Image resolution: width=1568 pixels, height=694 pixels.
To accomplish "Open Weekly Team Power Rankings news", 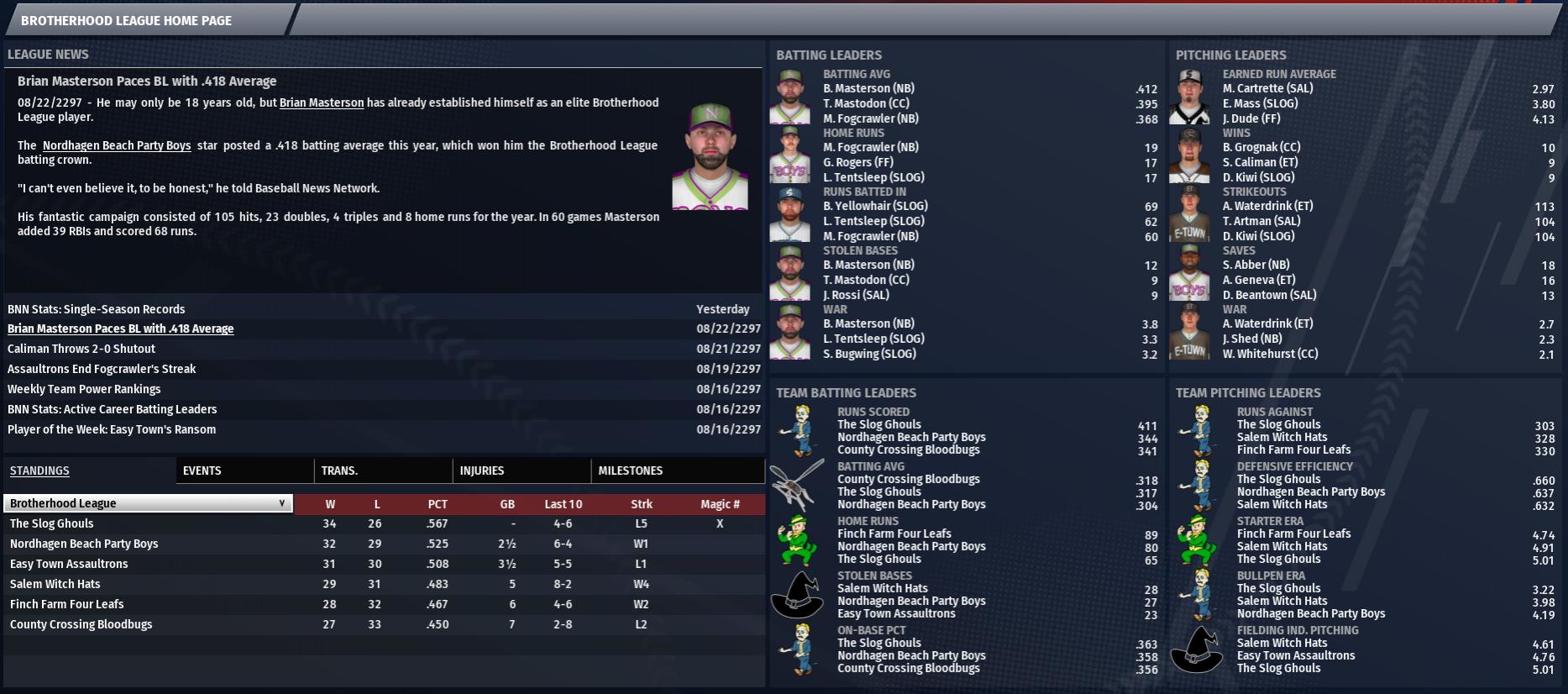I will pyautogui.click(x=84, y=389).
